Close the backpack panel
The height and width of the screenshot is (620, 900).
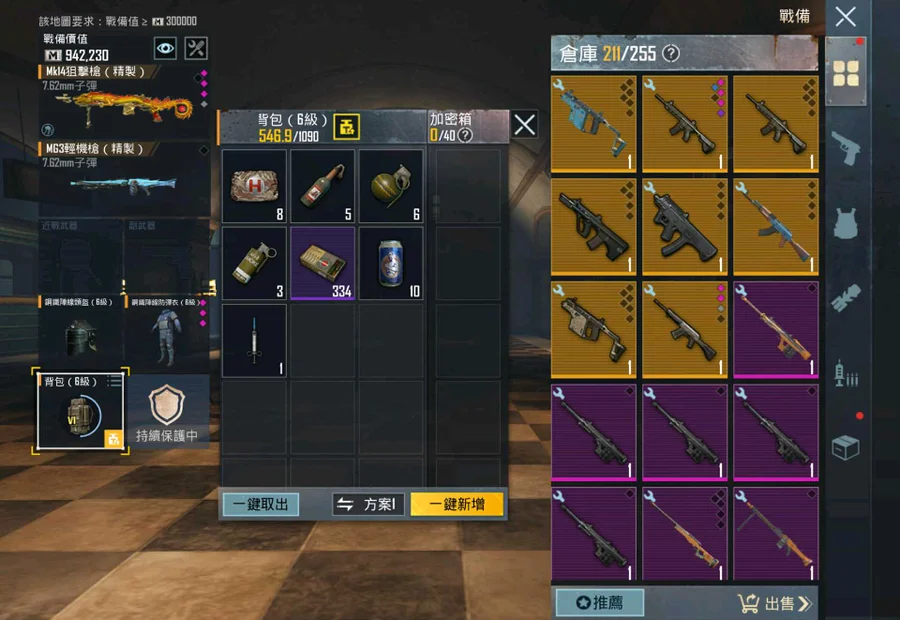click(x=524, y=124)
